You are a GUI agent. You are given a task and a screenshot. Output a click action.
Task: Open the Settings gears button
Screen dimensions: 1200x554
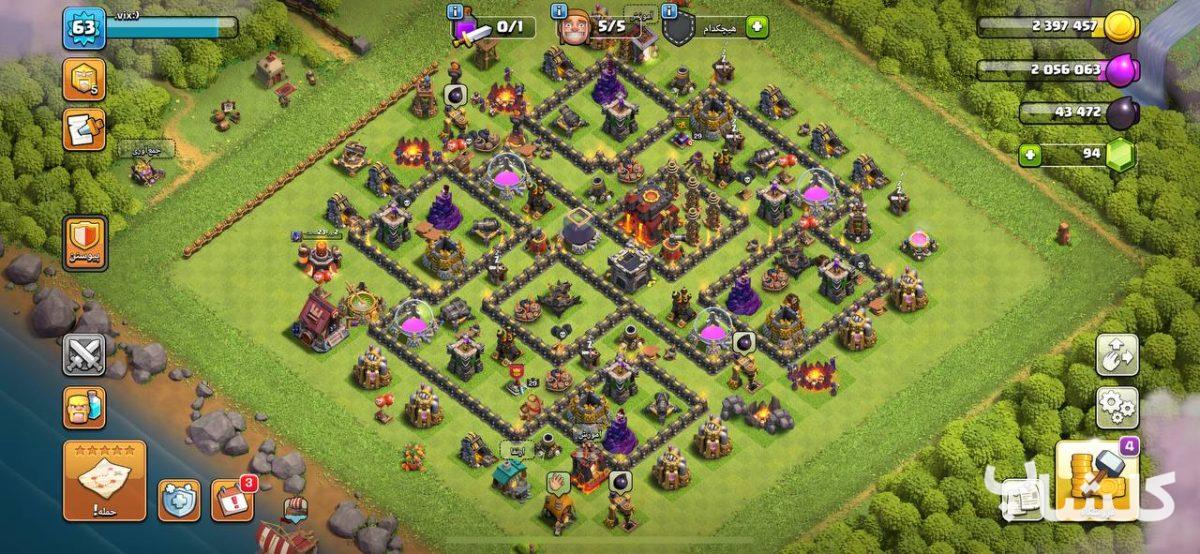(x=1117, y=408)
